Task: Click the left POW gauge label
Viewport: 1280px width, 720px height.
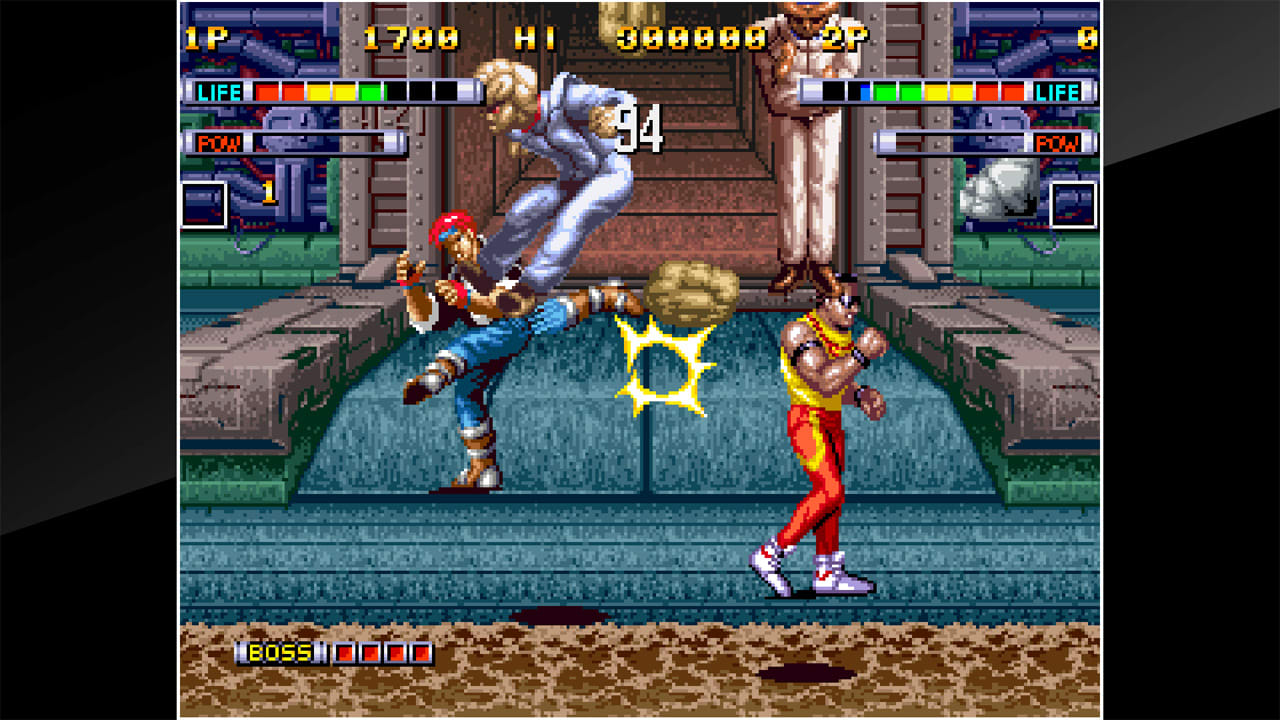Action: tap(222, 143)
